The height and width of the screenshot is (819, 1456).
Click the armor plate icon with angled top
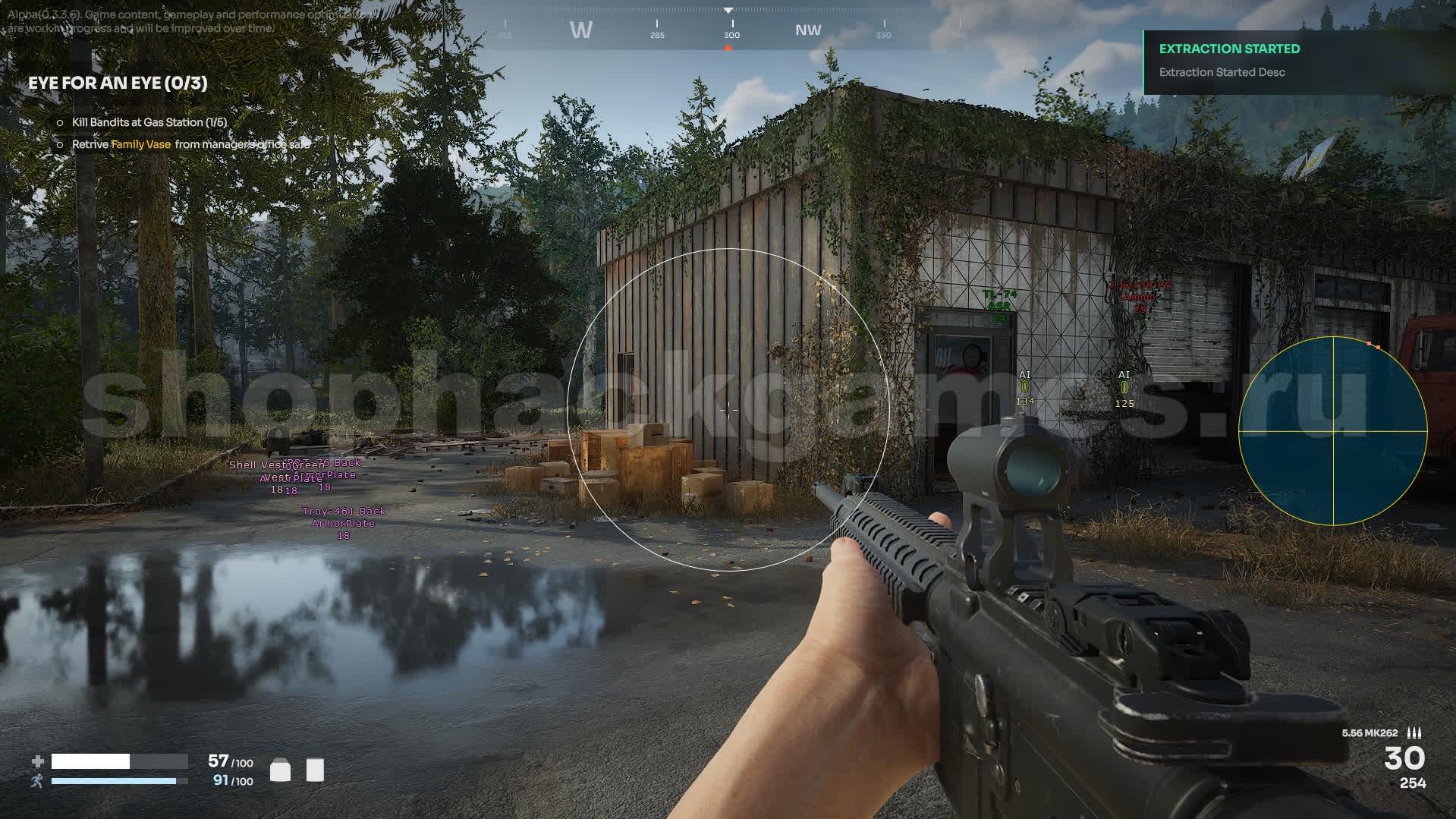tap(280, 770)
